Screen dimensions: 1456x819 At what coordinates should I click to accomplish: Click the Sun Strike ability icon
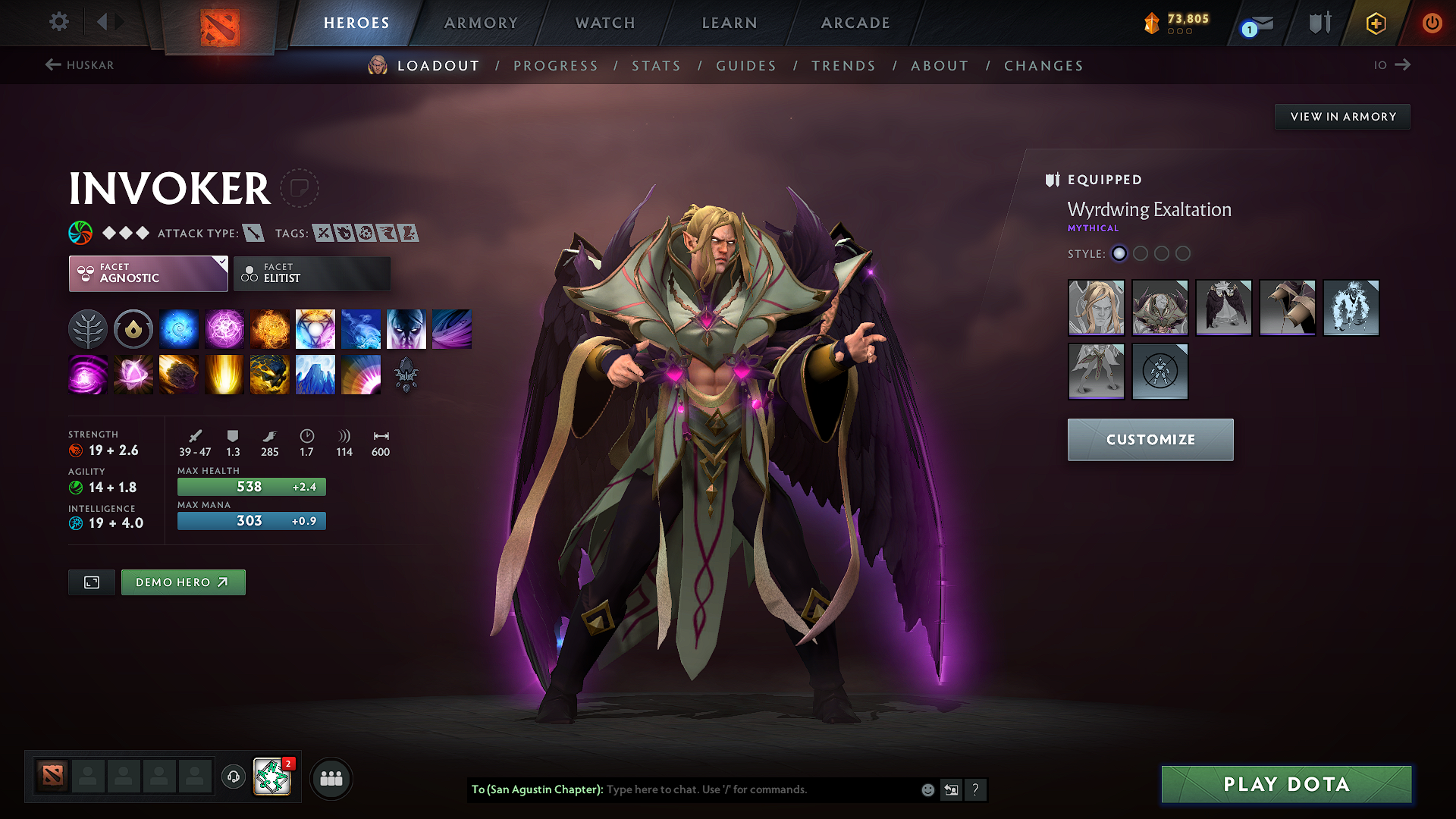(224, 374)
